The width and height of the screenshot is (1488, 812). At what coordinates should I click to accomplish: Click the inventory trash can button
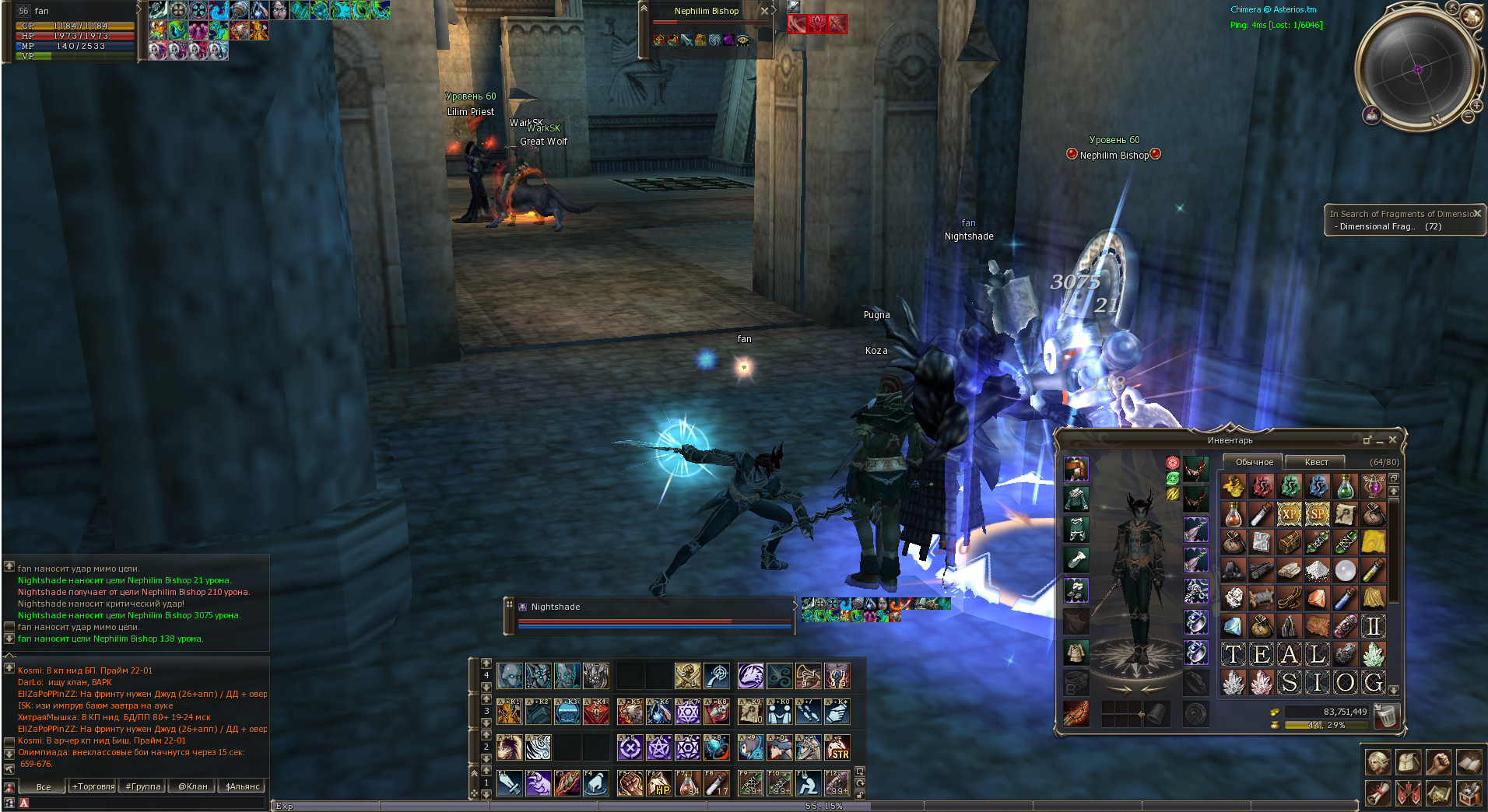[1386, 716]
